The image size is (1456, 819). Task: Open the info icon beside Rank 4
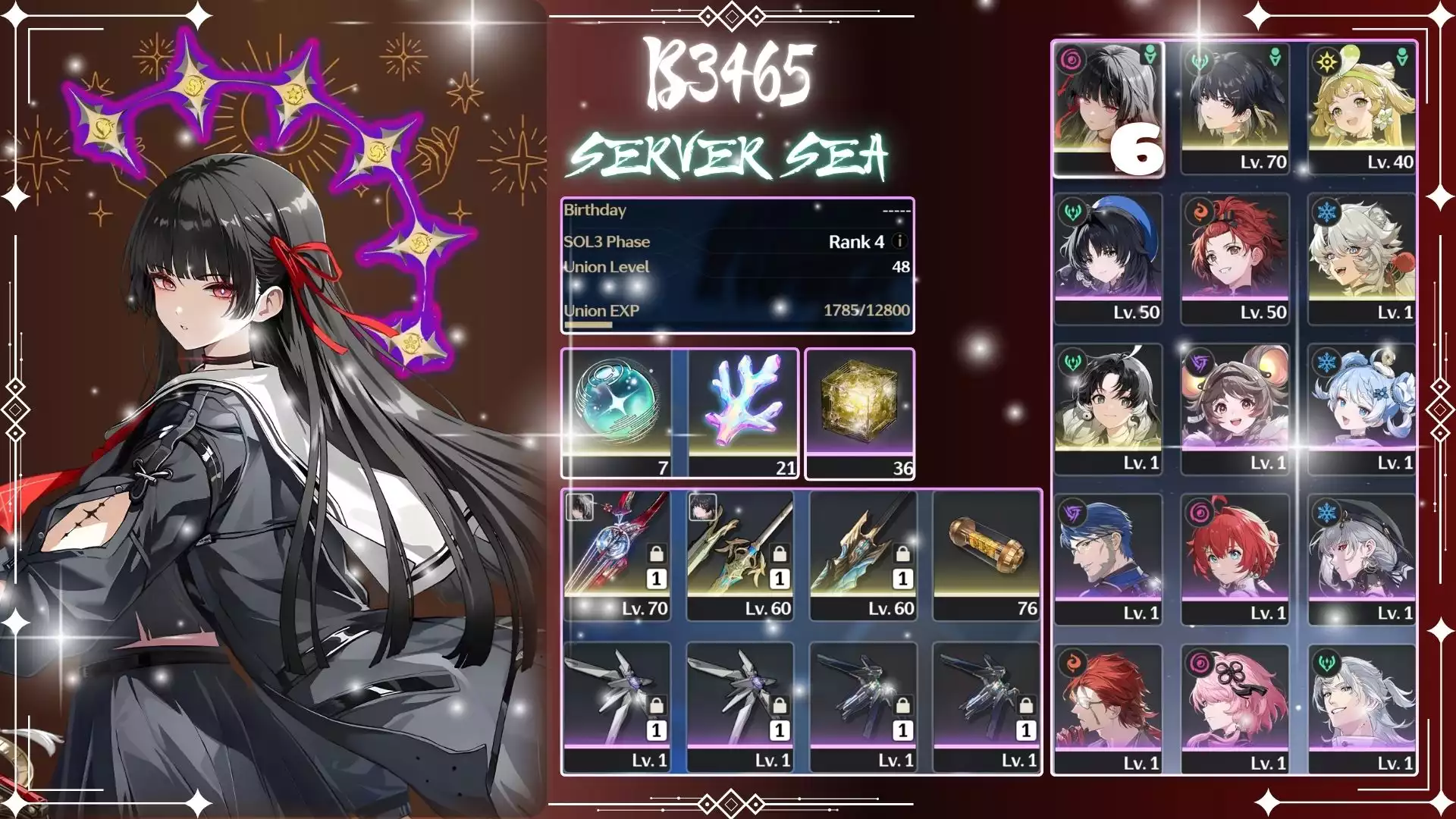(899, 242)
